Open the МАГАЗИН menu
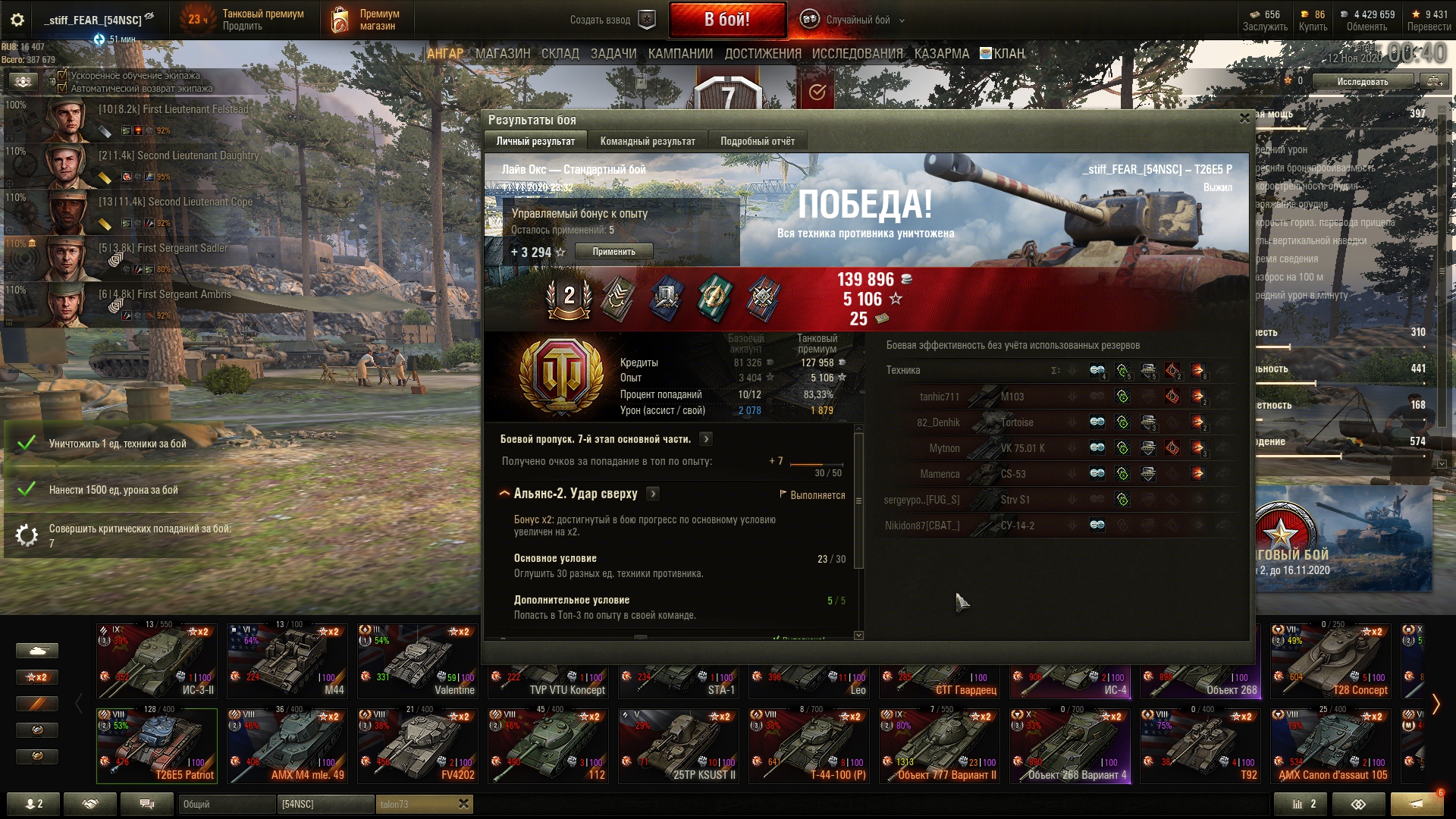This screenshot has width=1456, height=819. coord(502,54)
